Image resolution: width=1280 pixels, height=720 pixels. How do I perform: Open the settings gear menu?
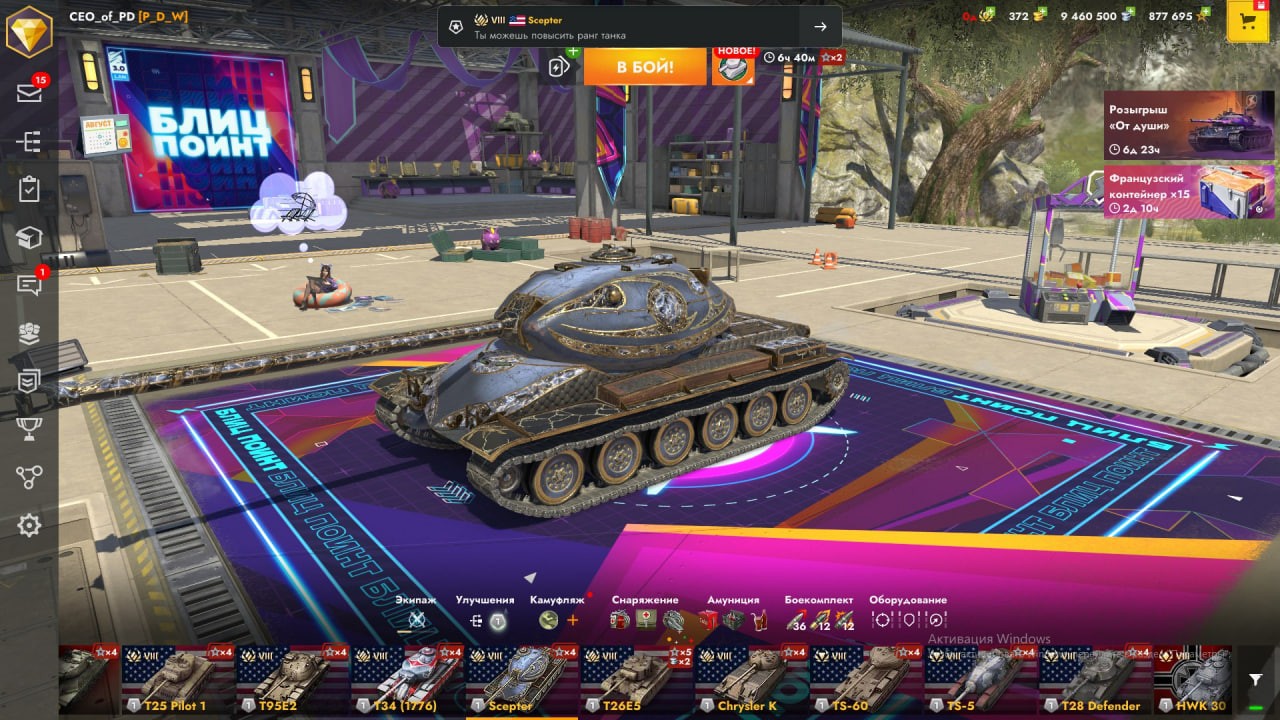[x=29, y=525]
